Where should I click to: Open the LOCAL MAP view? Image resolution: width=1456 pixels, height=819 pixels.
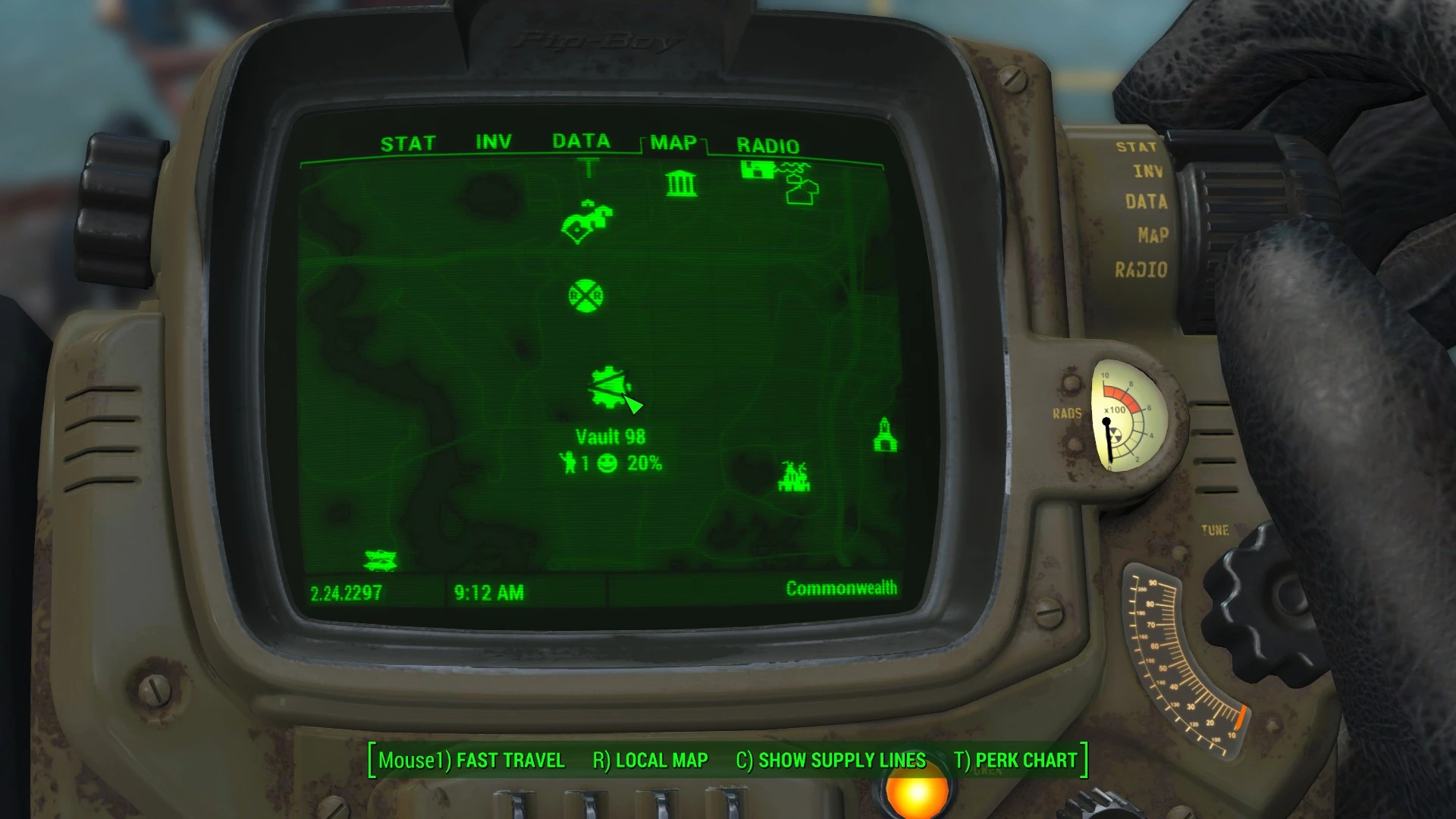pos(660,760)
